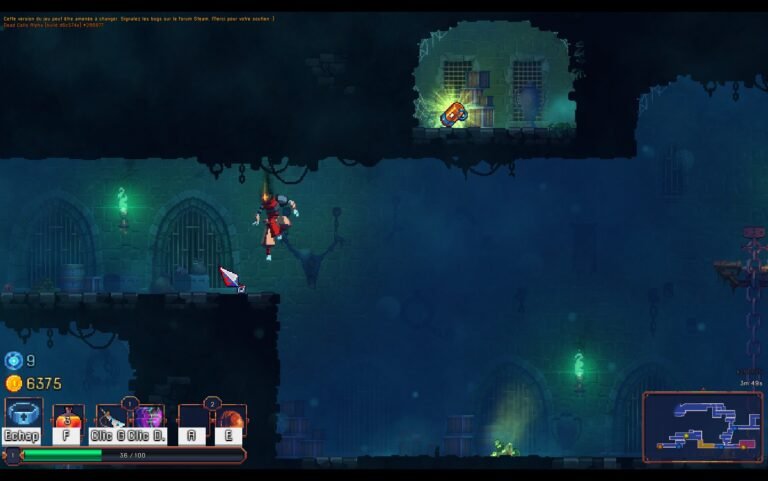Activate the orange grenade skill slot
Viewport: 768px width, 481px height.
230,418
